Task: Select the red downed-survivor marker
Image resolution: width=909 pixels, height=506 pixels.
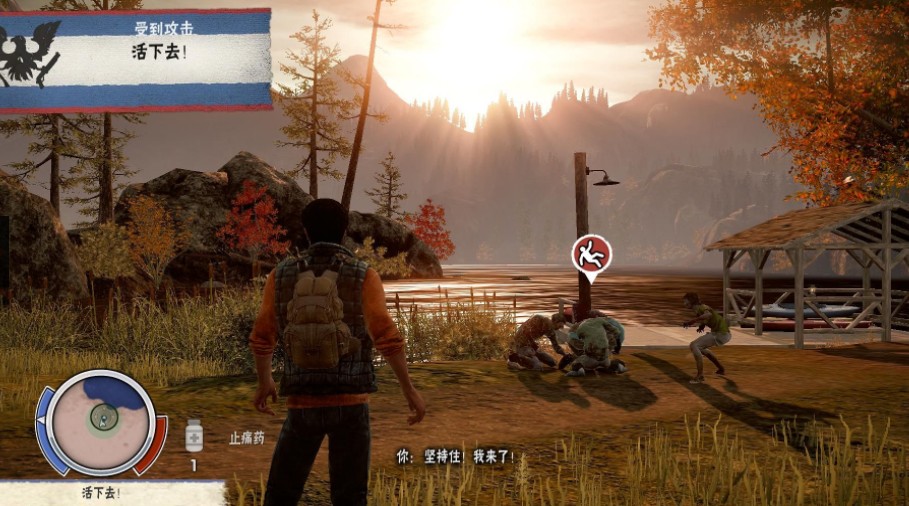Action: [590, 255]
